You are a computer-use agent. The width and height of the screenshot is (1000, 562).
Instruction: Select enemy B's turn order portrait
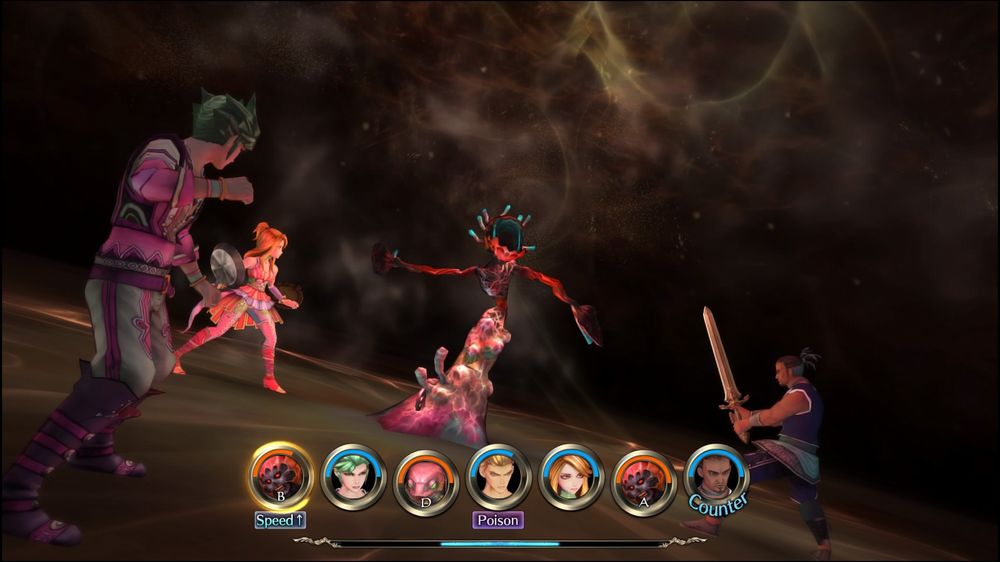(x=281, y=478)
